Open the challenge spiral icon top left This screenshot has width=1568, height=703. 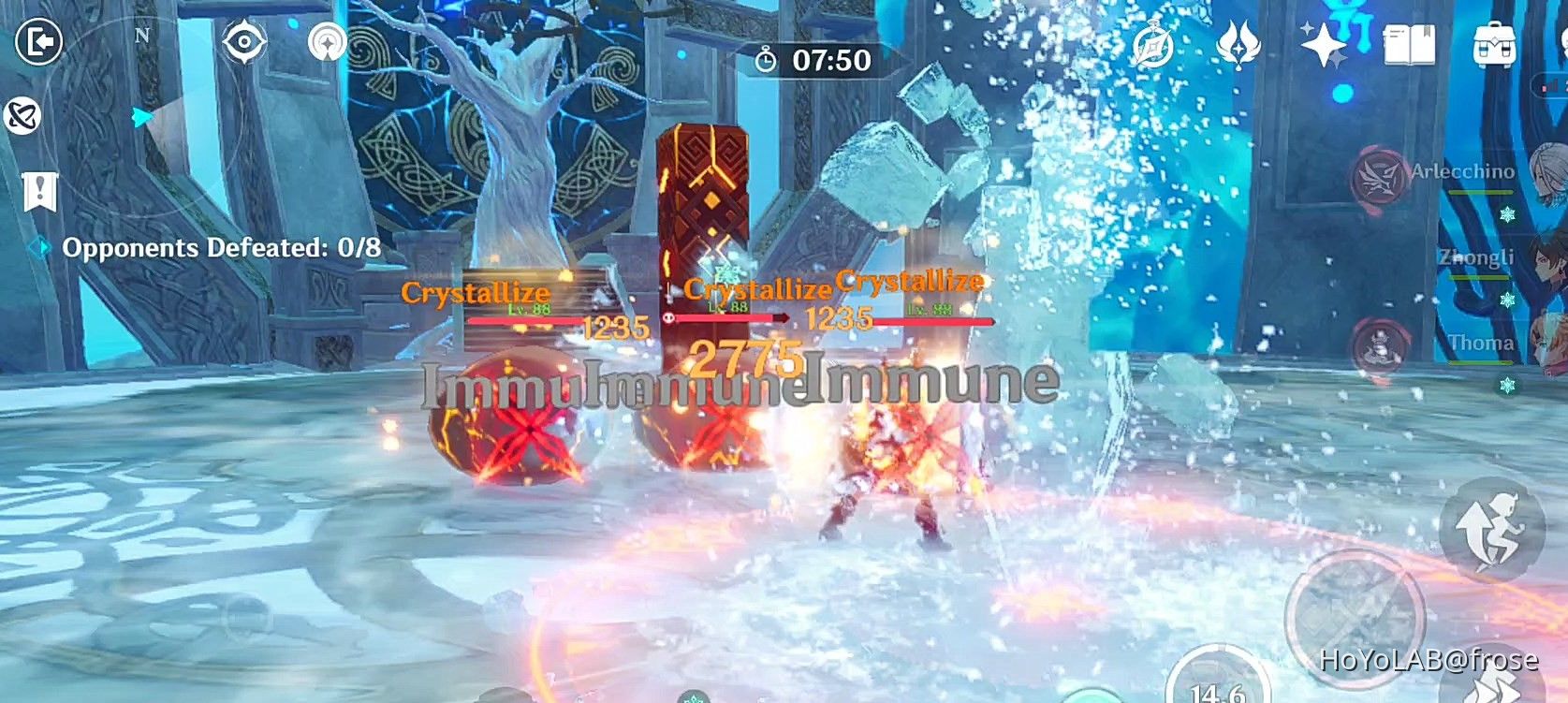pyautogui.click(x=326, y=43)
